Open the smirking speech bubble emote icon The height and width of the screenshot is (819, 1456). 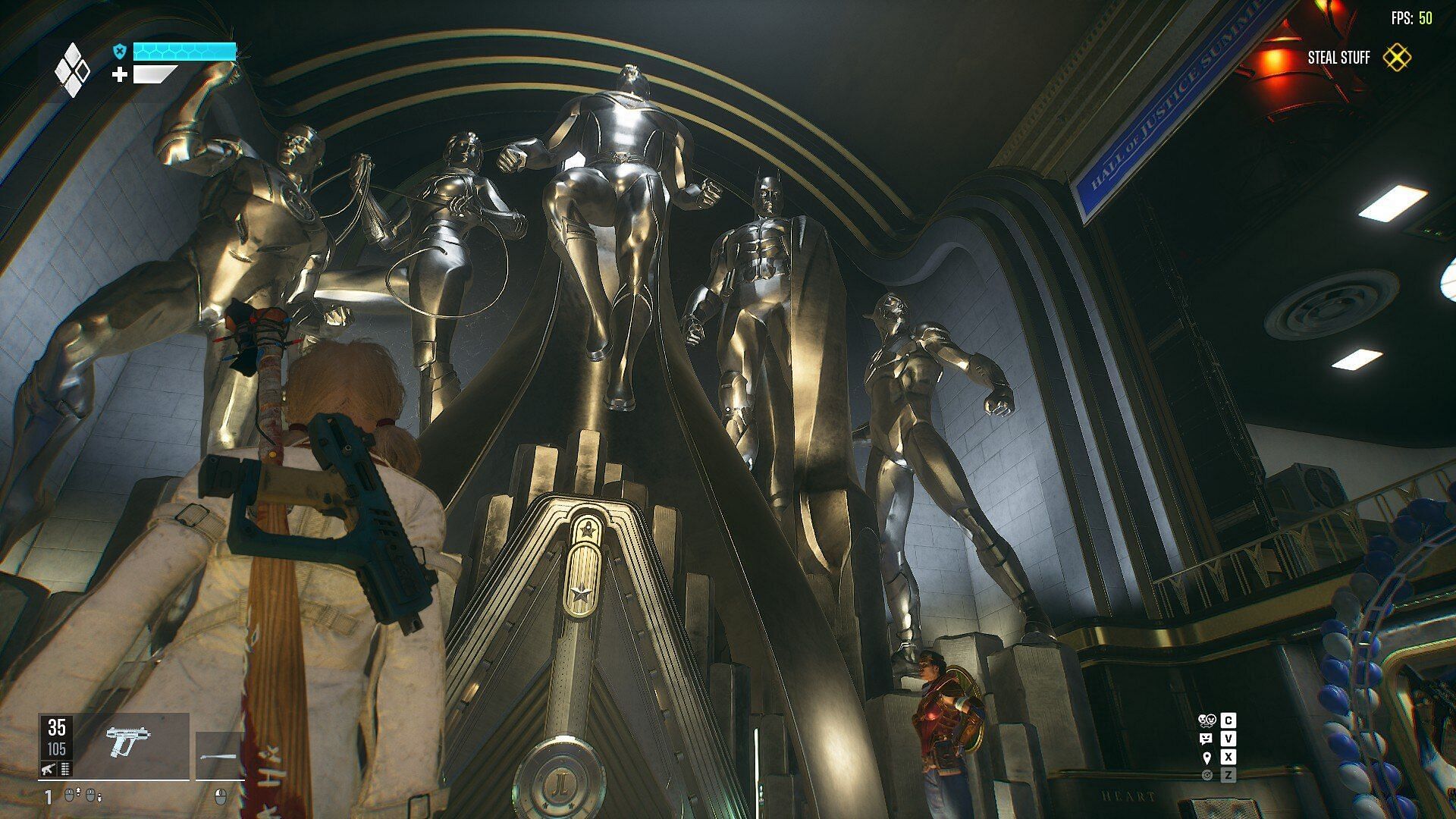[x=1207, y=739]
